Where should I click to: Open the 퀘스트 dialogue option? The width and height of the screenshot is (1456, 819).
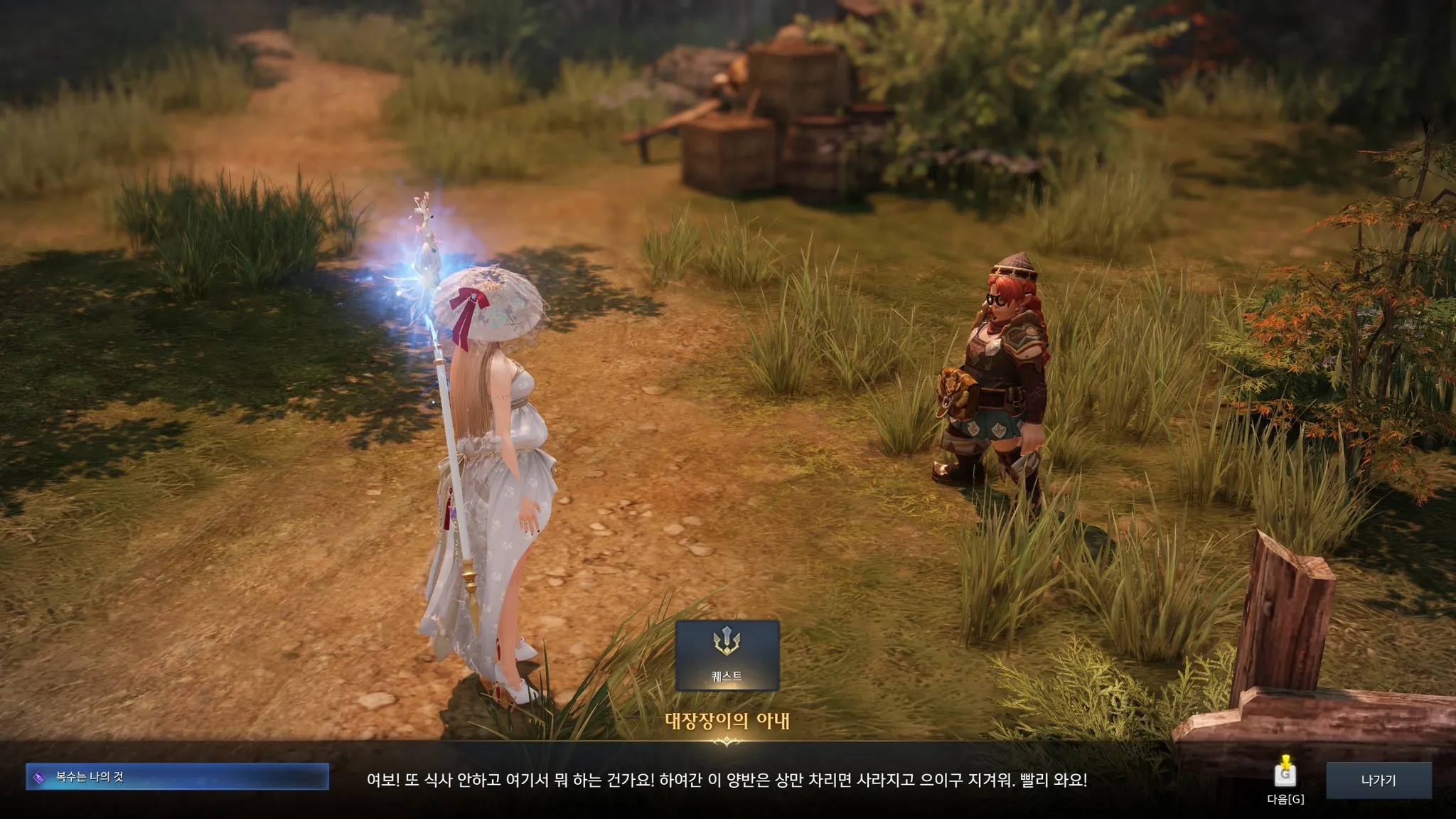pyautogui.click(x=727, y=655)
